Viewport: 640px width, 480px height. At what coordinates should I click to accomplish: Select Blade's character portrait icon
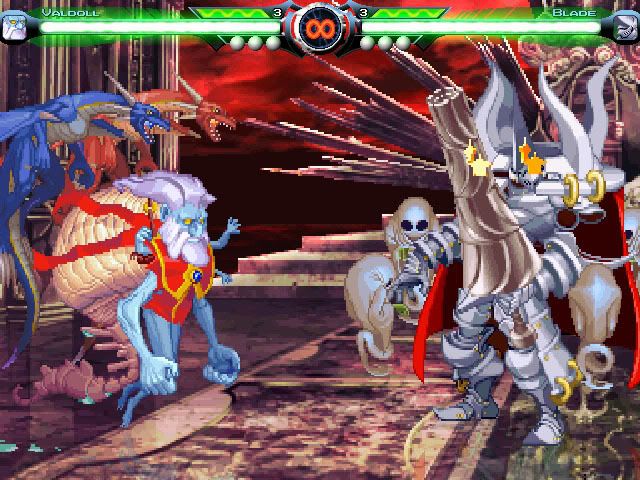click(624, 25)
